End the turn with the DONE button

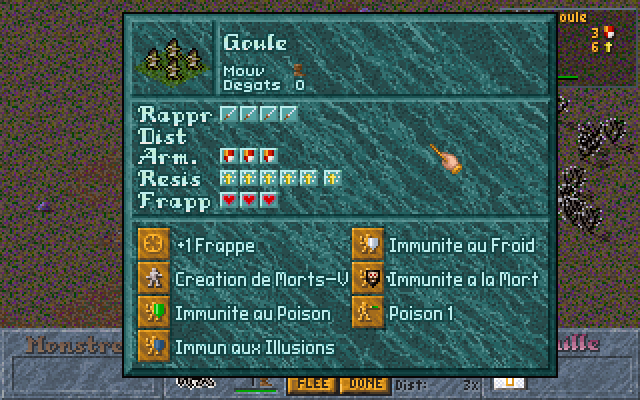pyautogui.click(x=363, y=384)
